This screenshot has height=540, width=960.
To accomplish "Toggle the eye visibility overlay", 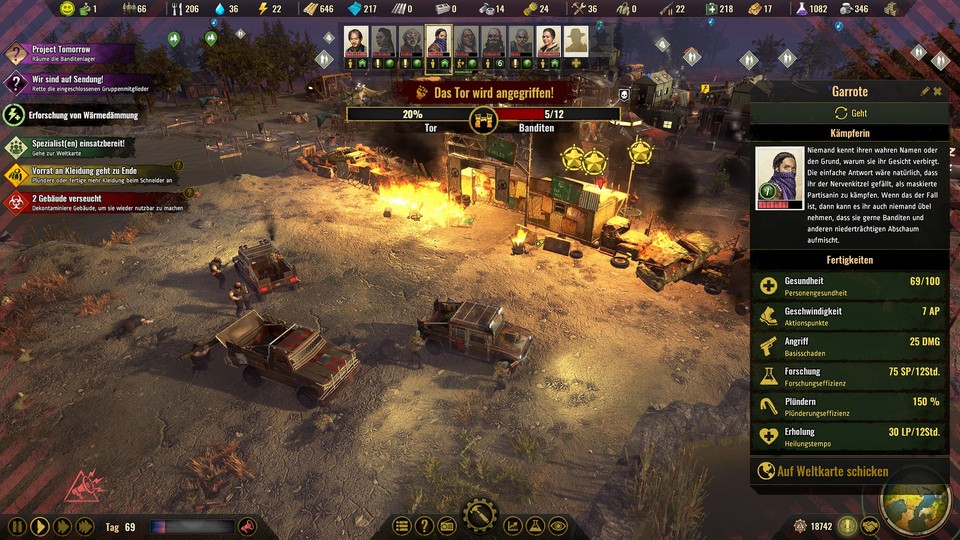I will pos(557,525).
